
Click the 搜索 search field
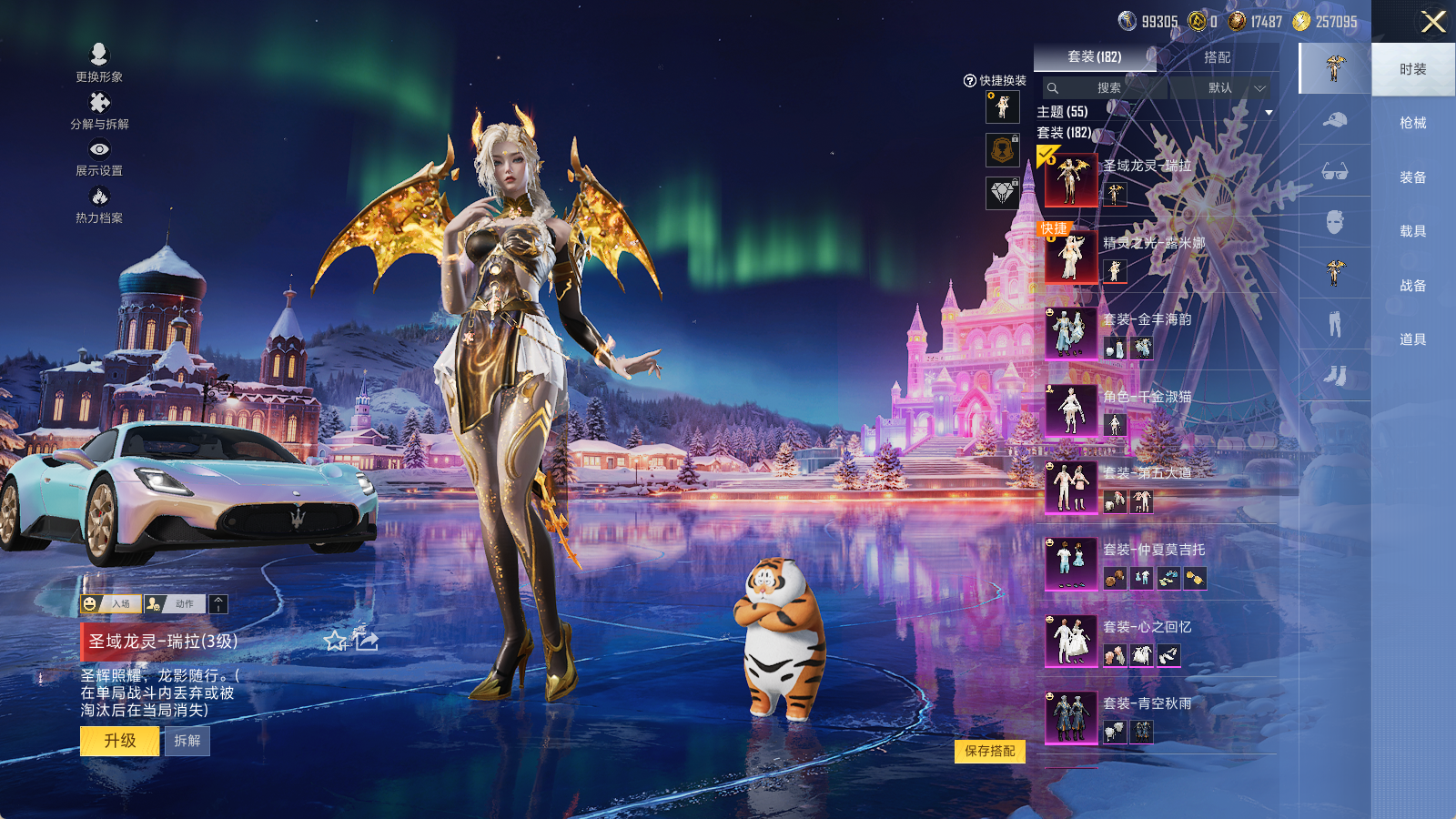1107,88
